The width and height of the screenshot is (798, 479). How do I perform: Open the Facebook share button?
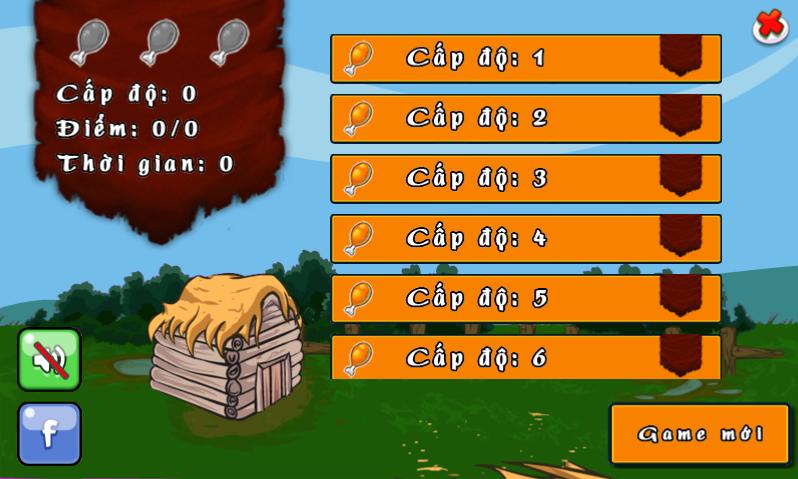49,433
